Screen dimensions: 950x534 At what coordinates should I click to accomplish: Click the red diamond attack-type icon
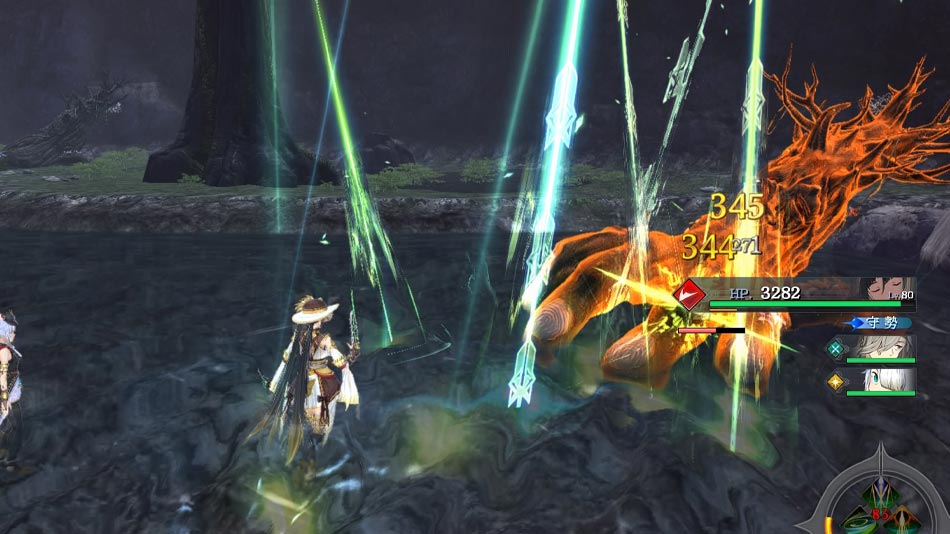tap(689, 294)
